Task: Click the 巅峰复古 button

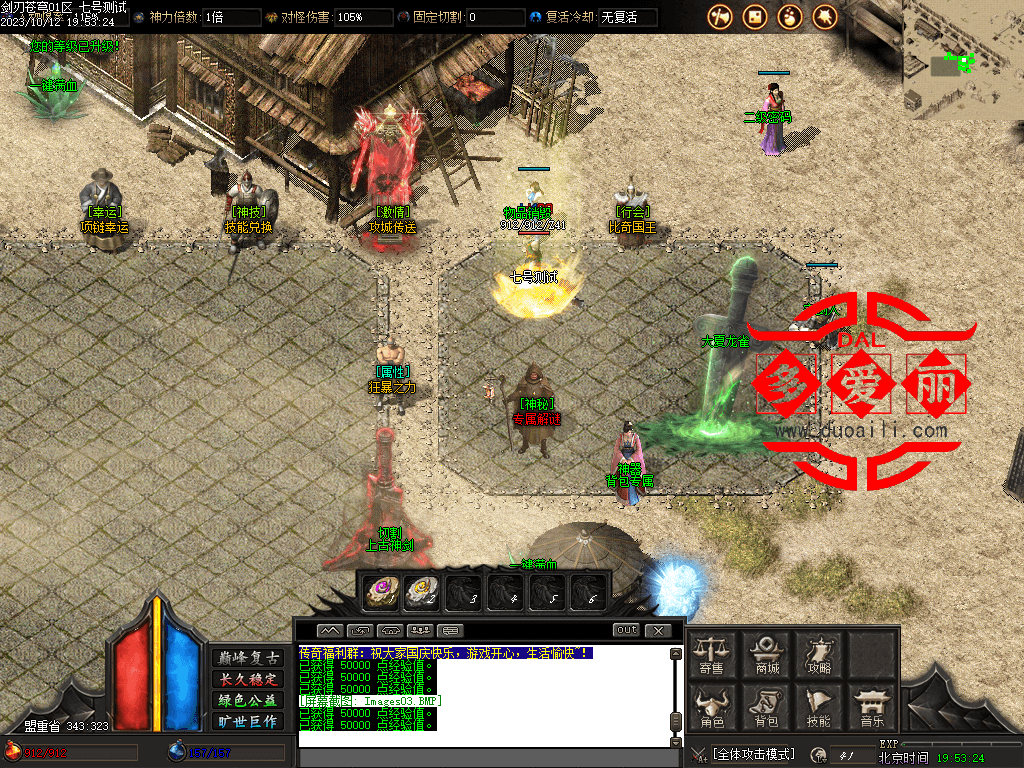Action: [249, 658]
